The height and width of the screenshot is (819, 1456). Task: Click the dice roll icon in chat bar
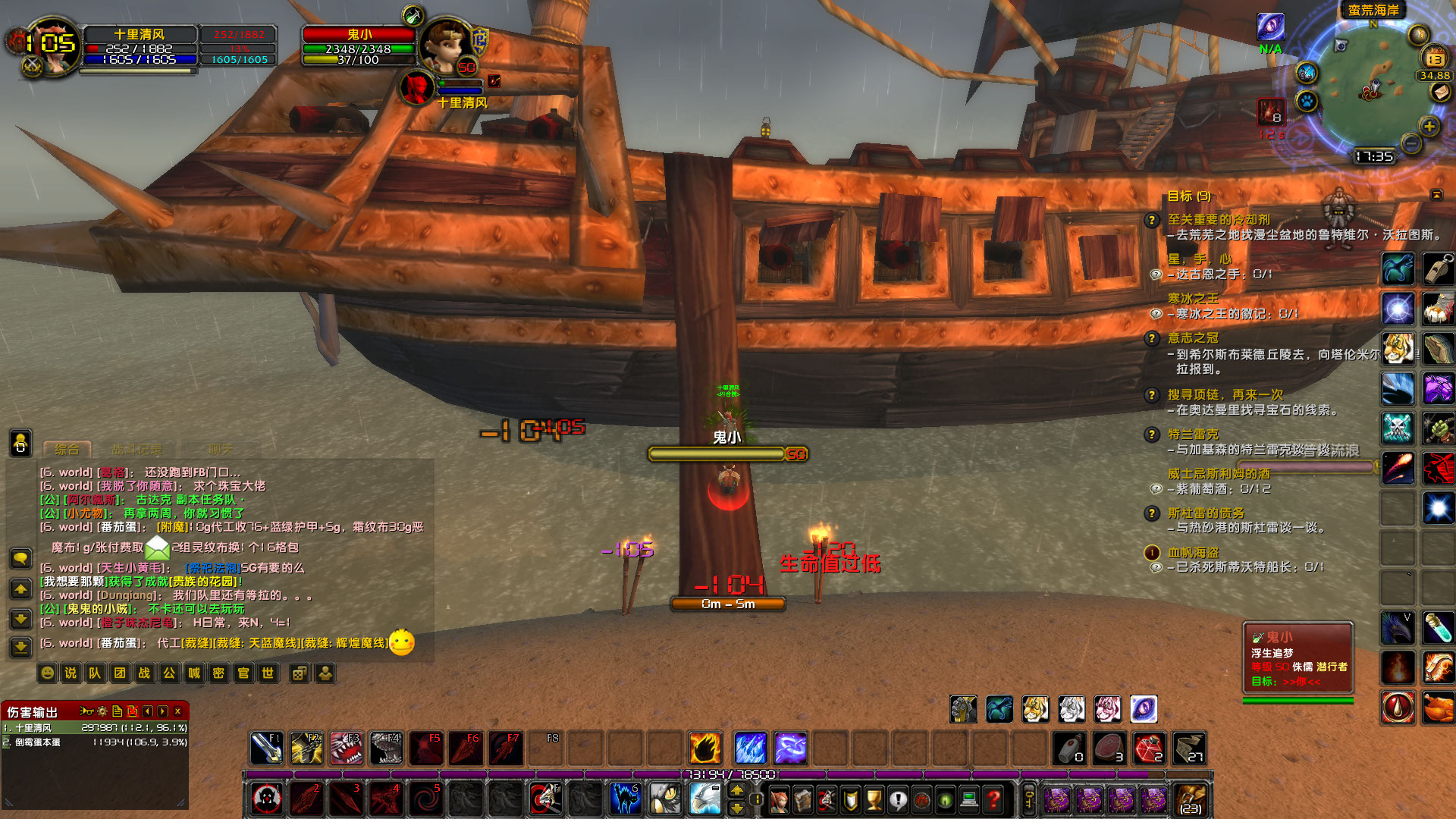tap(300, 673)
